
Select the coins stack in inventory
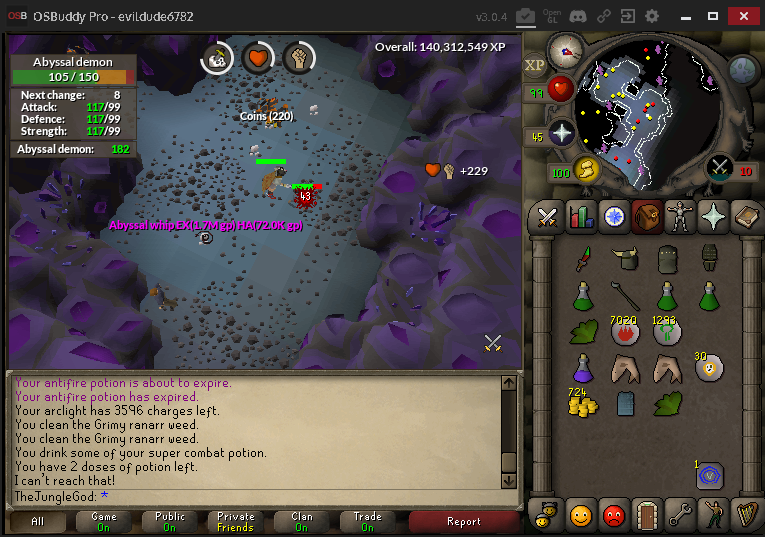(x=582, y=403)
